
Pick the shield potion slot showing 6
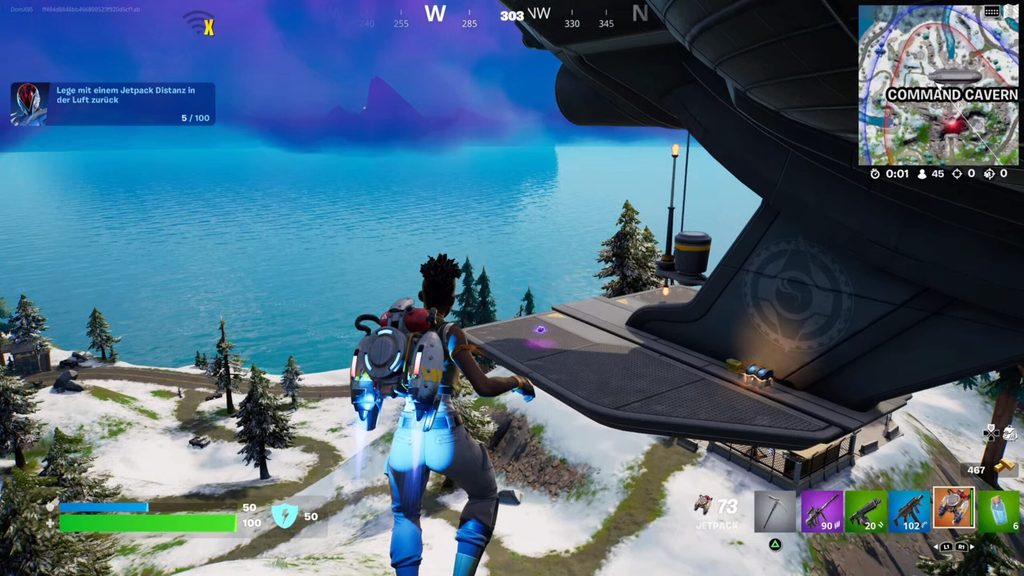click(999, 510)
